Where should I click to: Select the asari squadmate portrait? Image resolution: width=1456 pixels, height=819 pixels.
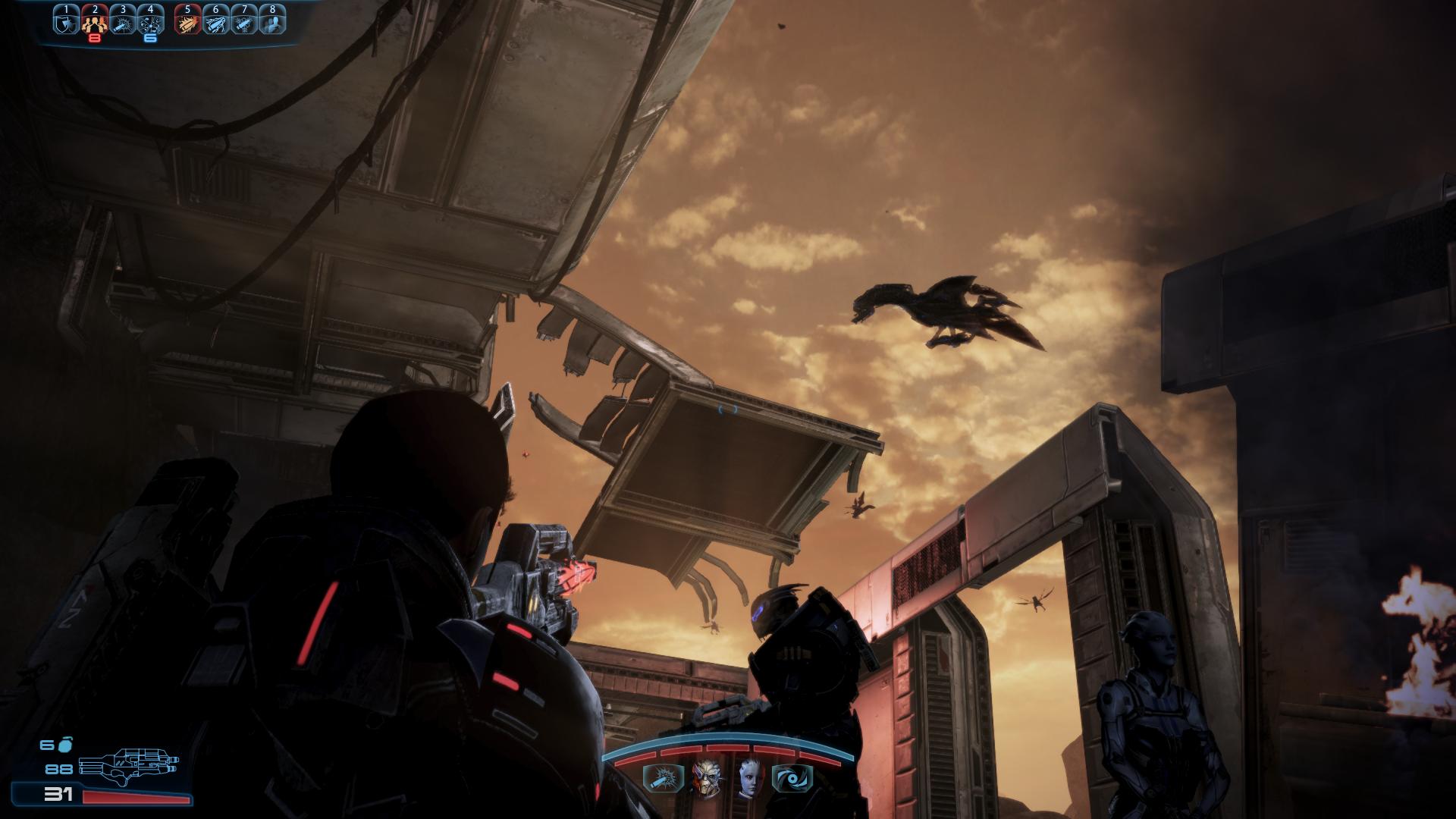(748, 777)
